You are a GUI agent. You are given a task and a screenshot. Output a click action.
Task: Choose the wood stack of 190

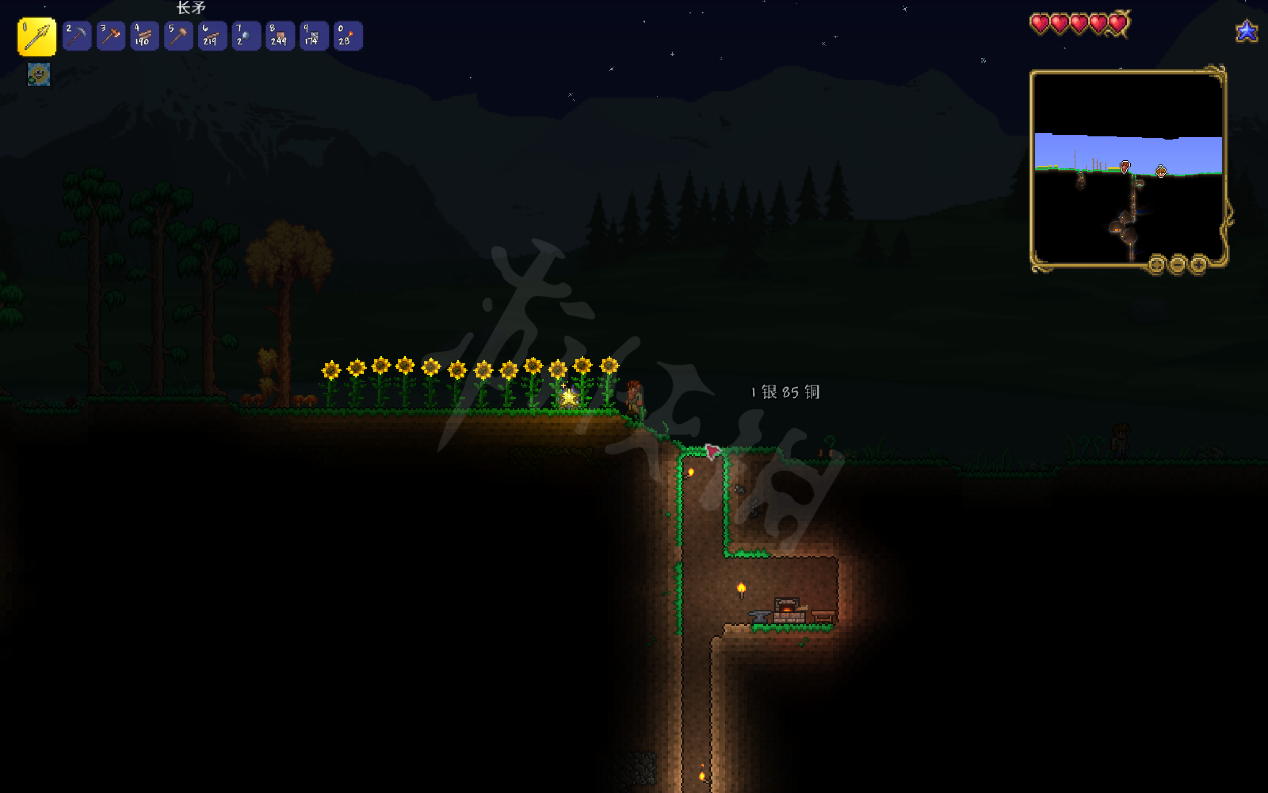click(x=145, y=37)
